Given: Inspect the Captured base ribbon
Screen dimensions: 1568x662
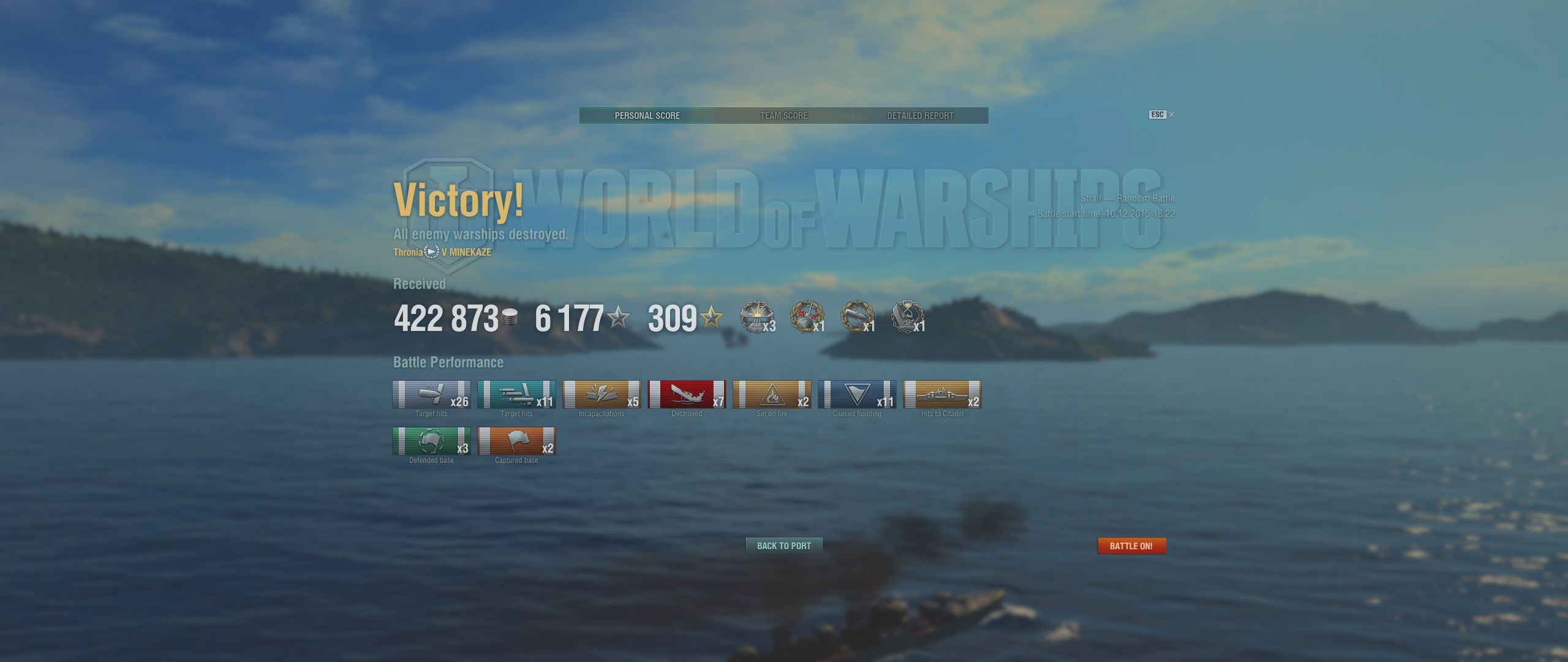Looking at the screenshot, I should tap(516, 441).
